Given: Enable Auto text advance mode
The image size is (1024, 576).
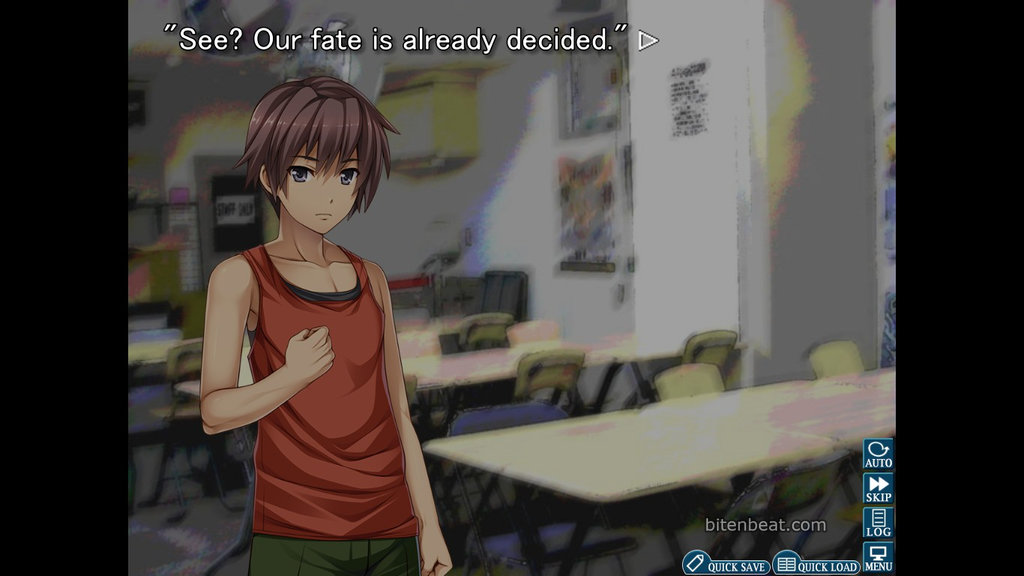Looking at the screenshot, I should point(878,455).
